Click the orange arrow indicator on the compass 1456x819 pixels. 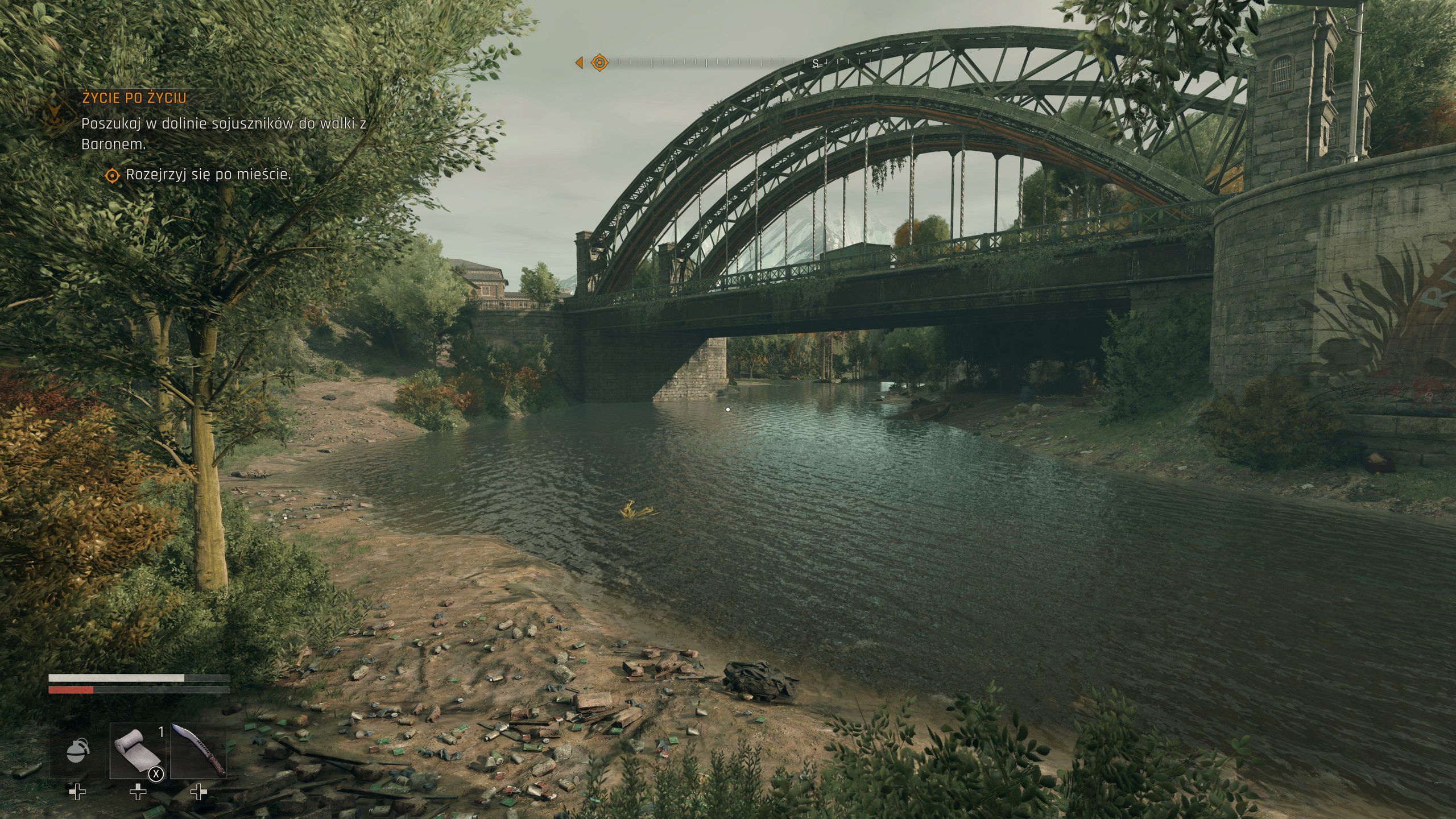pyautogui.click(x=580, y=63)
